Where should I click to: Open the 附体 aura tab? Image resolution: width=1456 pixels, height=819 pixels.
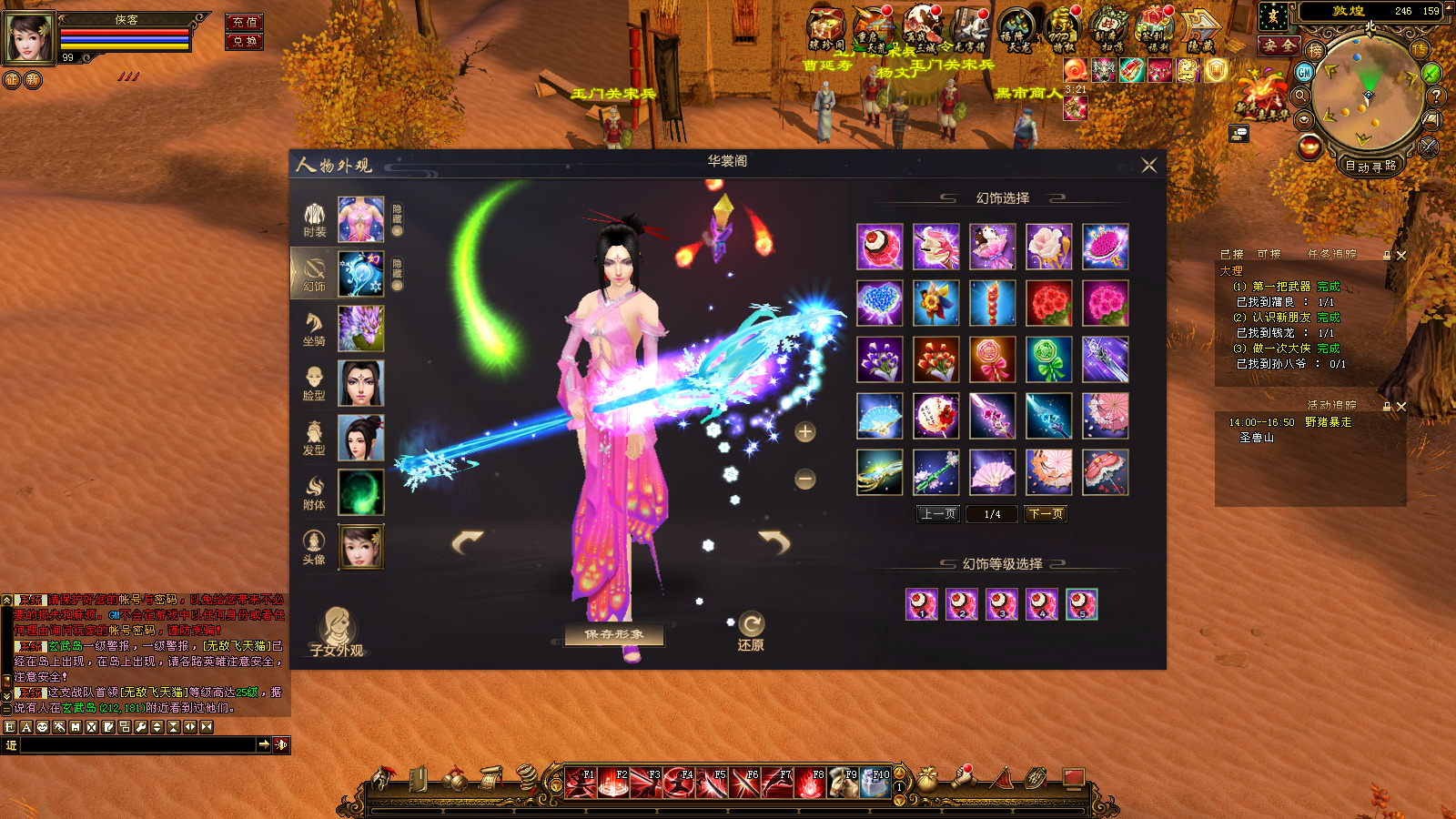[x=314, y=492]
